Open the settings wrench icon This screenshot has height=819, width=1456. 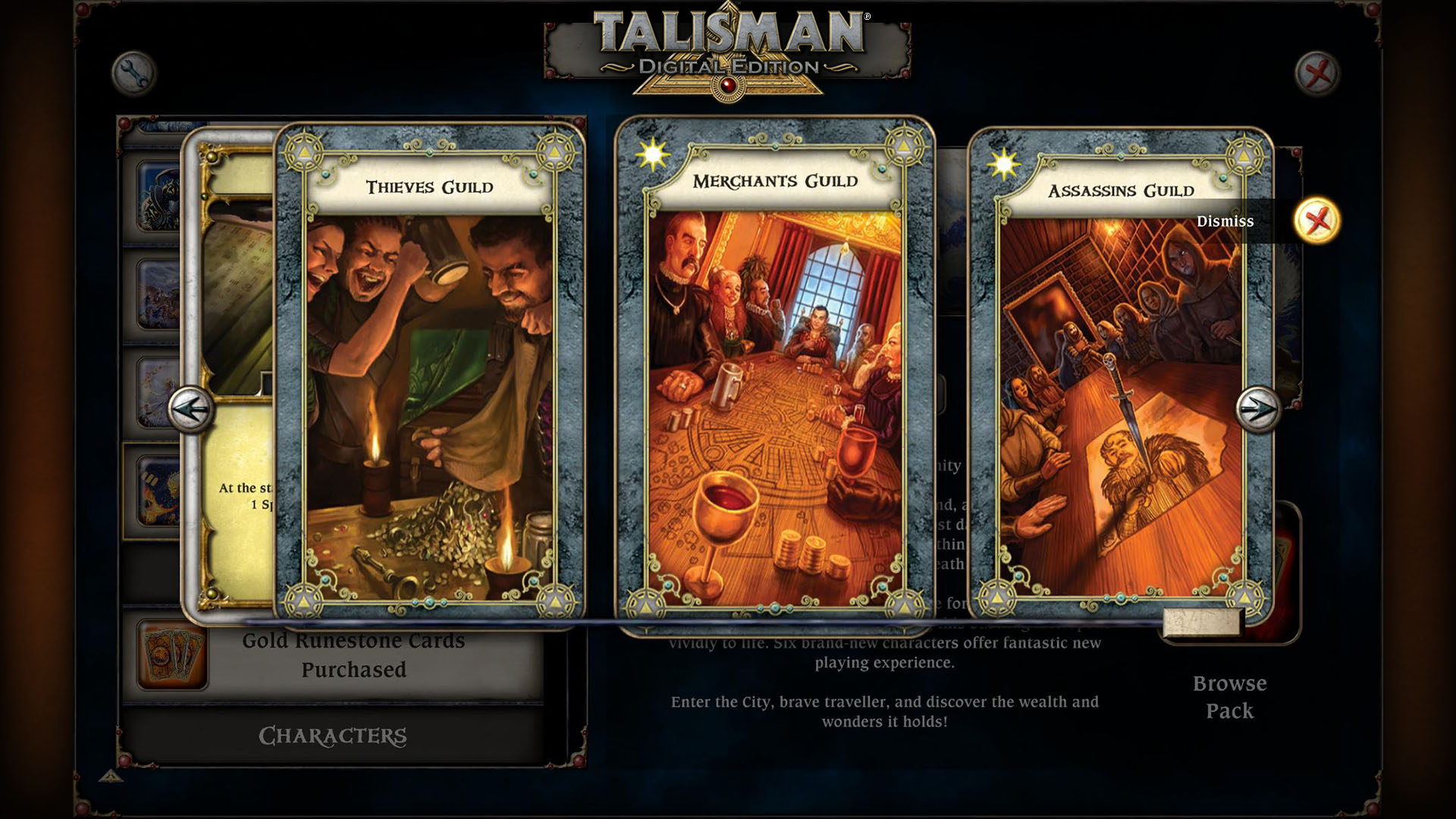pyautogui.click(x=134, y=74)
